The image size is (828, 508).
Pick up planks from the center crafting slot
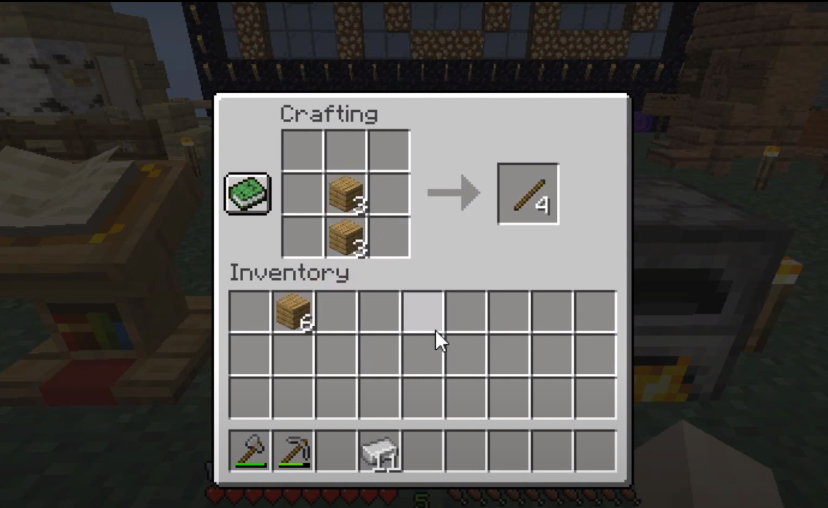point(345,193)
